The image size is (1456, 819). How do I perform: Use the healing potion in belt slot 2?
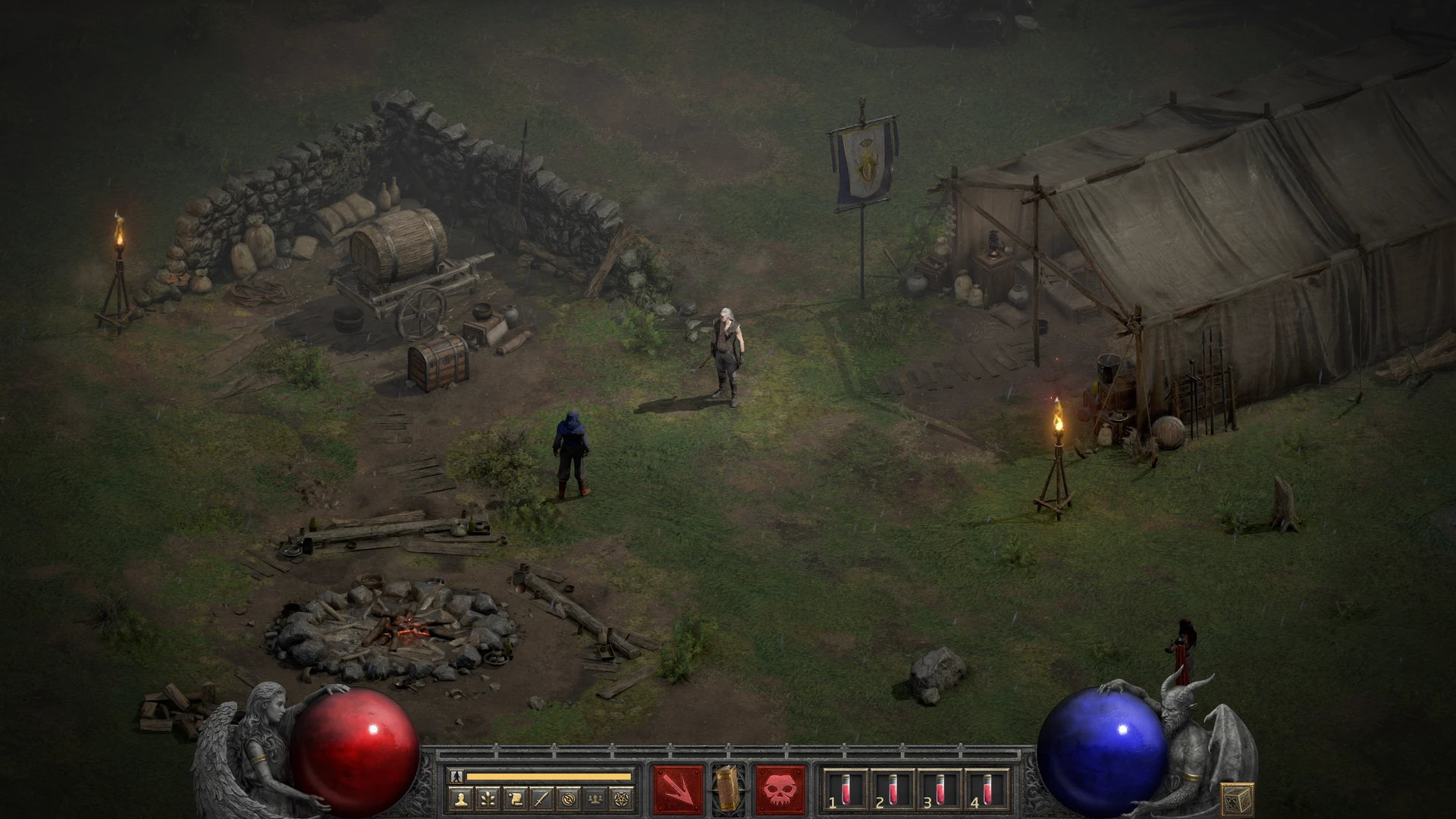(892, 789)
